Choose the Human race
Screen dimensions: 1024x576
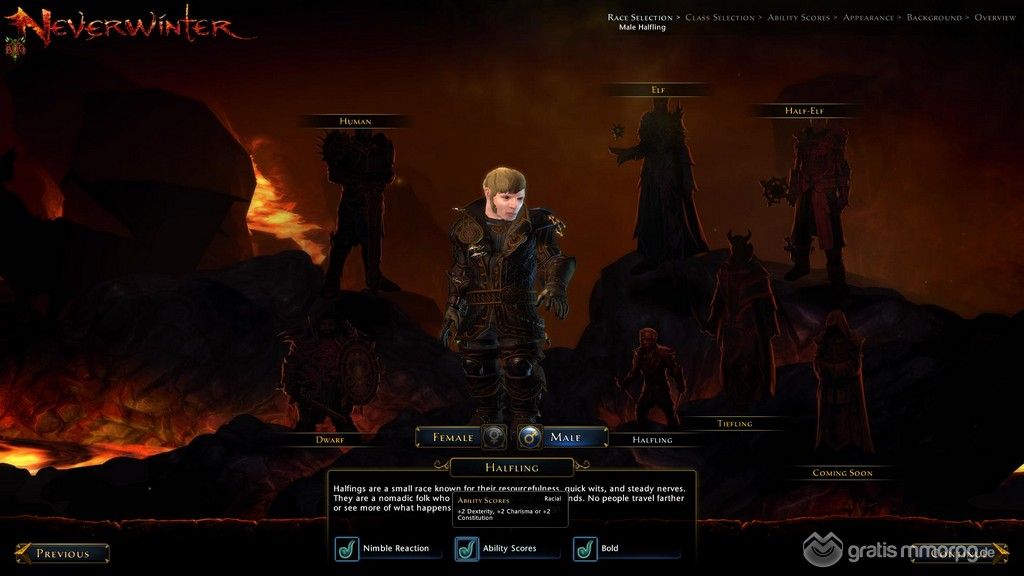click(355, 121)
